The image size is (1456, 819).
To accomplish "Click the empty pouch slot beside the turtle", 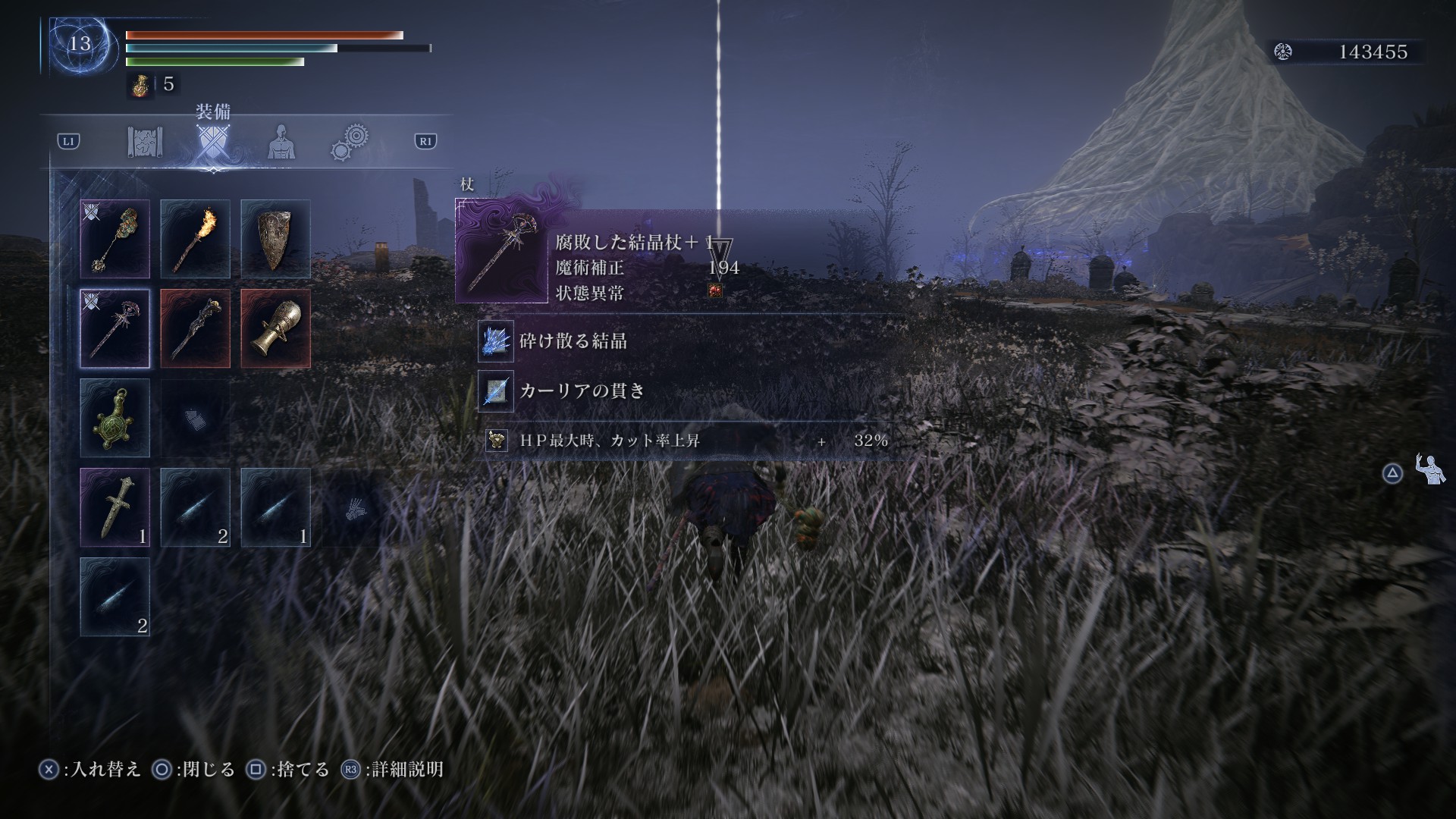I will (x=195, y=418).
